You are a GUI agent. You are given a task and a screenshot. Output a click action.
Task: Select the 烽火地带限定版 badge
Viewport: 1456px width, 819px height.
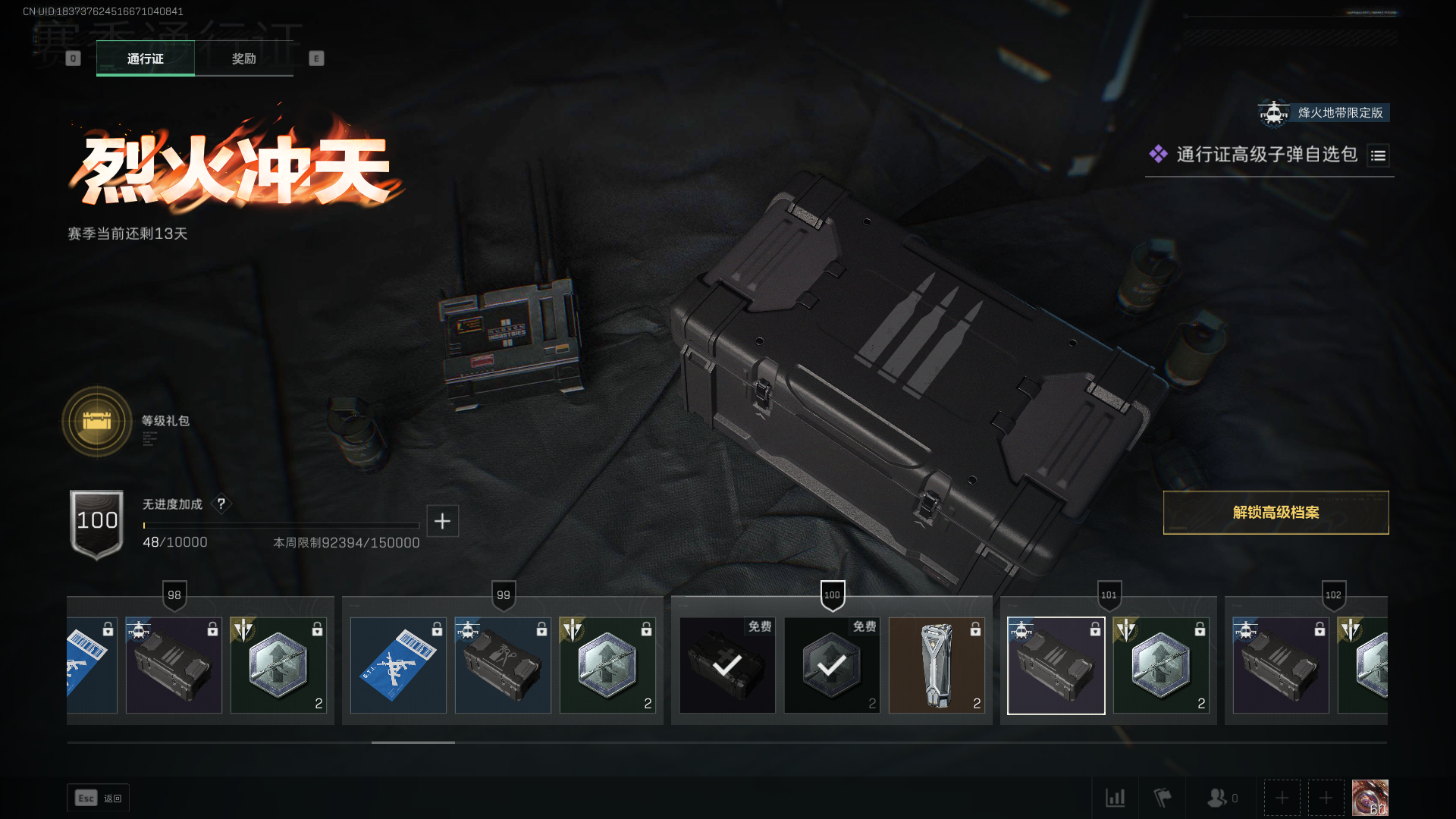(x=1324, y=113)
